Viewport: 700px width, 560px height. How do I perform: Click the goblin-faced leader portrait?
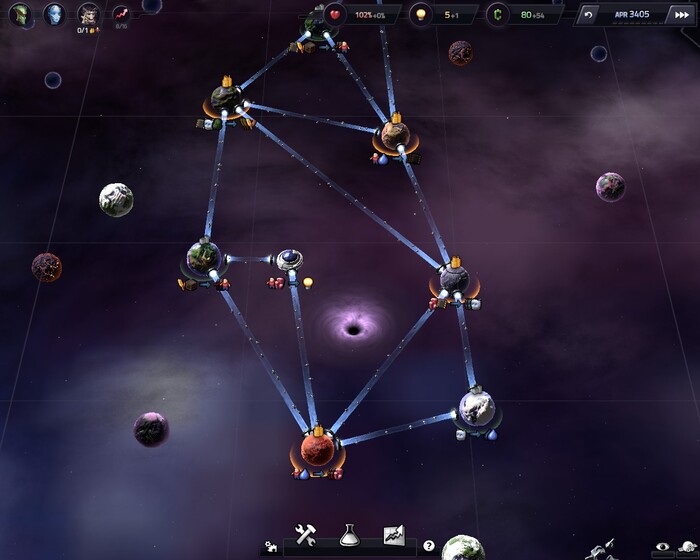pyautogui.click(x=88, y=15)
